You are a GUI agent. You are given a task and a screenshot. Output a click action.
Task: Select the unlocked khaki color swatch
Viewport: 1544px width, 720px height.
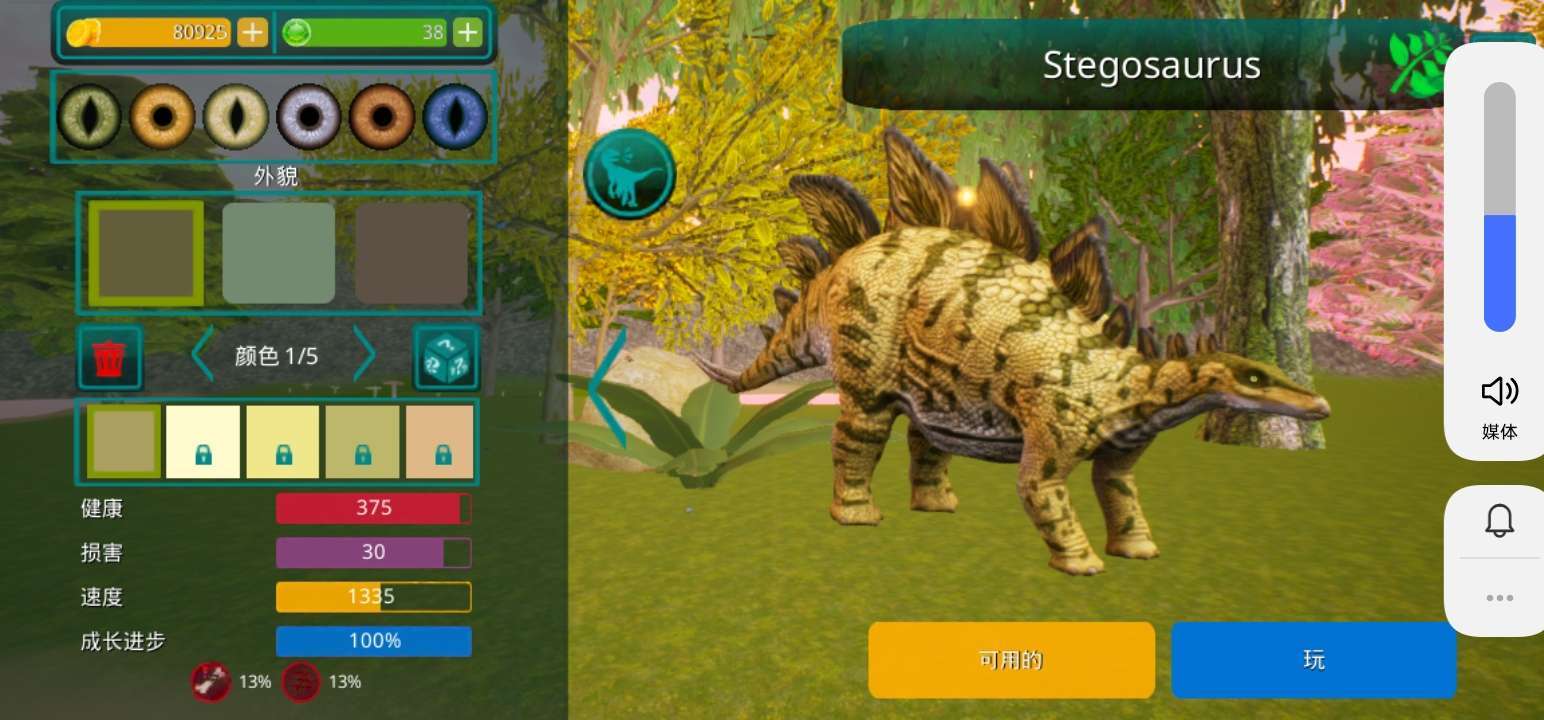click(124, 441)
